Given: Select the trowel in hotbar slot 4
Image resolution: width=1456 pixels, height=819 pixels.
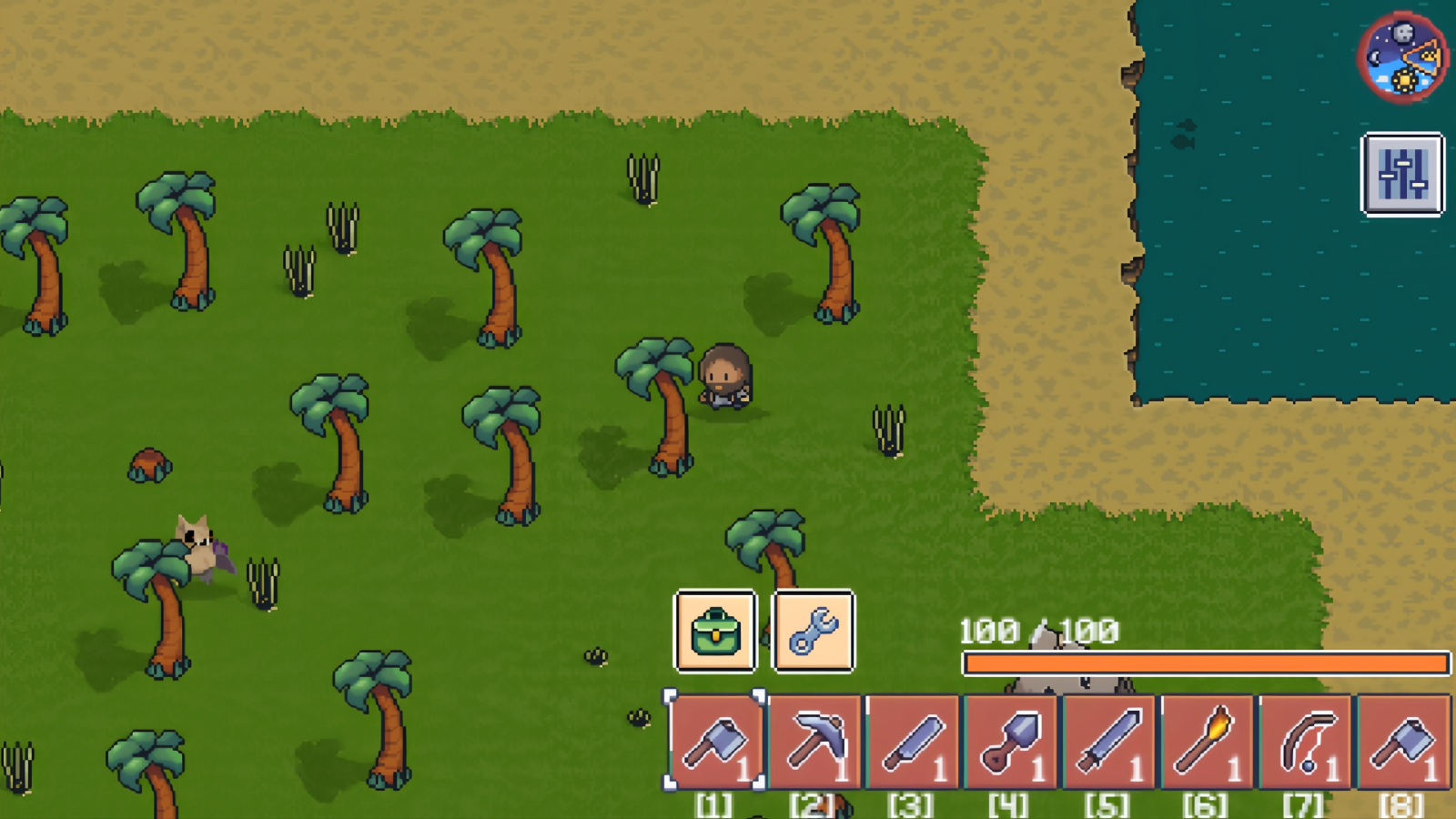Looking at the screenshot, I should point(1012,739).
